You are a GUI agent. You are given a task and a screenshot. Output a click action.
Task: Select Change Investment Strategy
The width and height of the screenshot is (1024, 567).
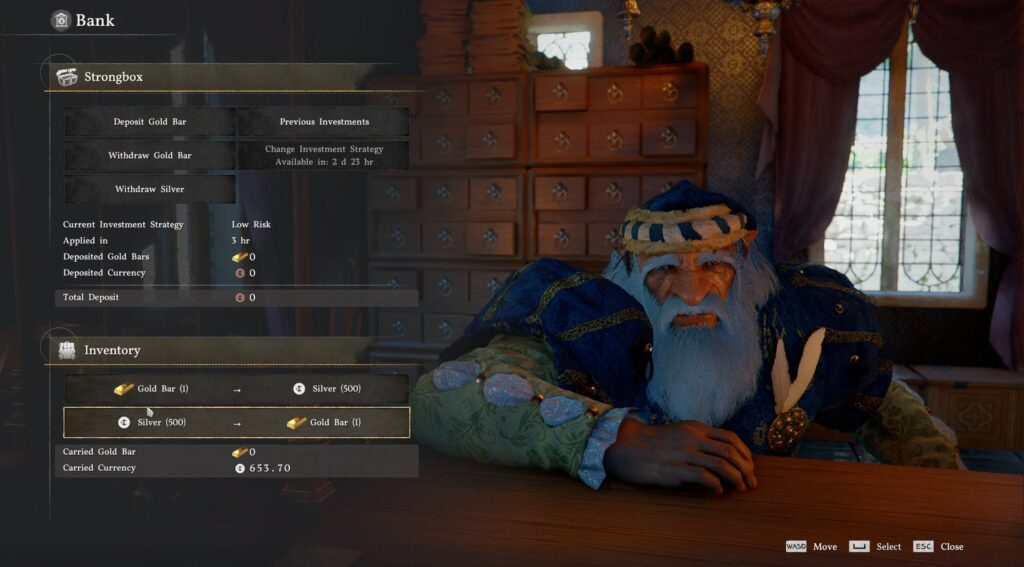323,155
